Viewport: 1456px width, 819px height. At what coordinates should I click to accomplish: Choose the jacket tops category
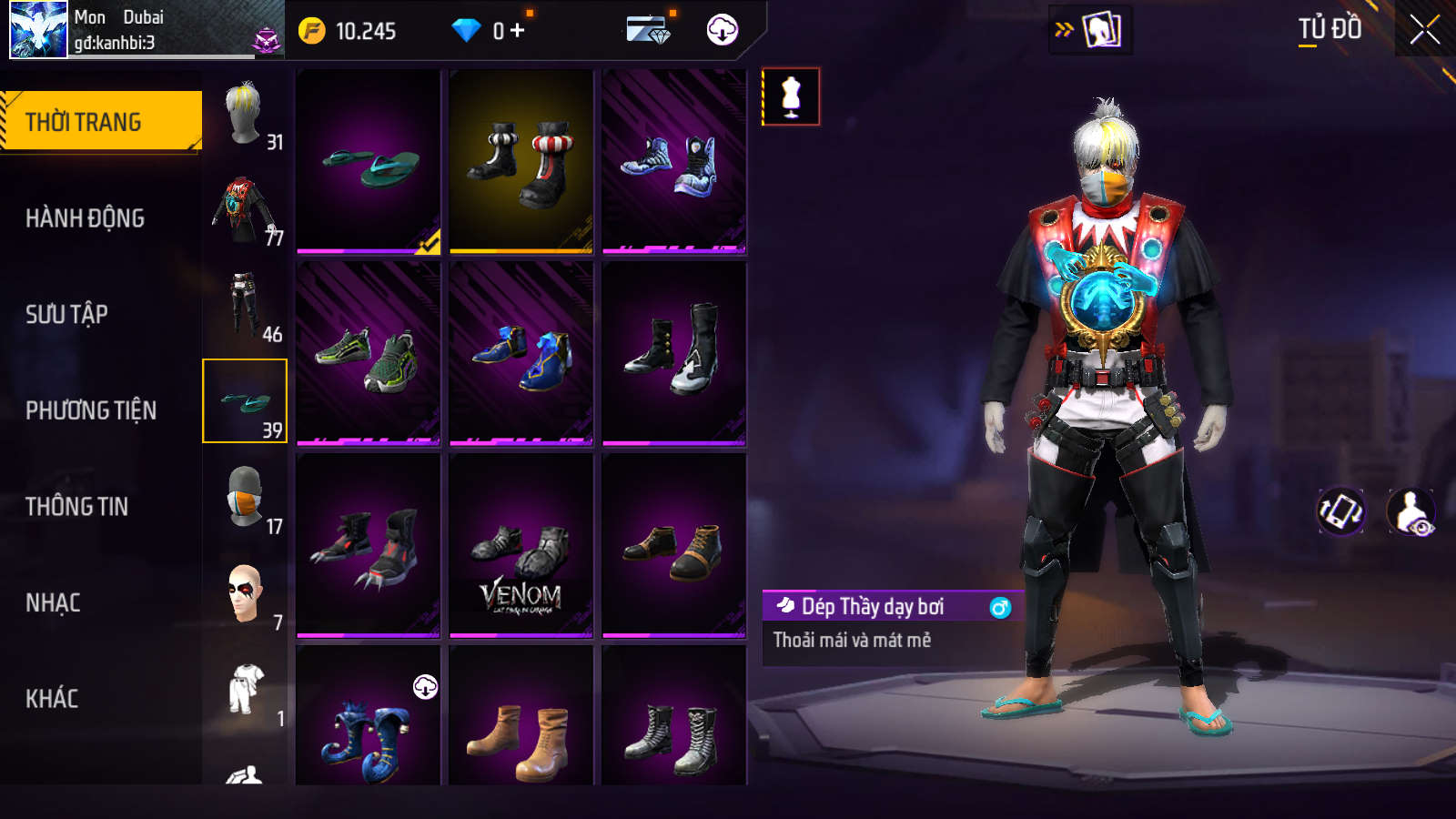coord(245,210)
